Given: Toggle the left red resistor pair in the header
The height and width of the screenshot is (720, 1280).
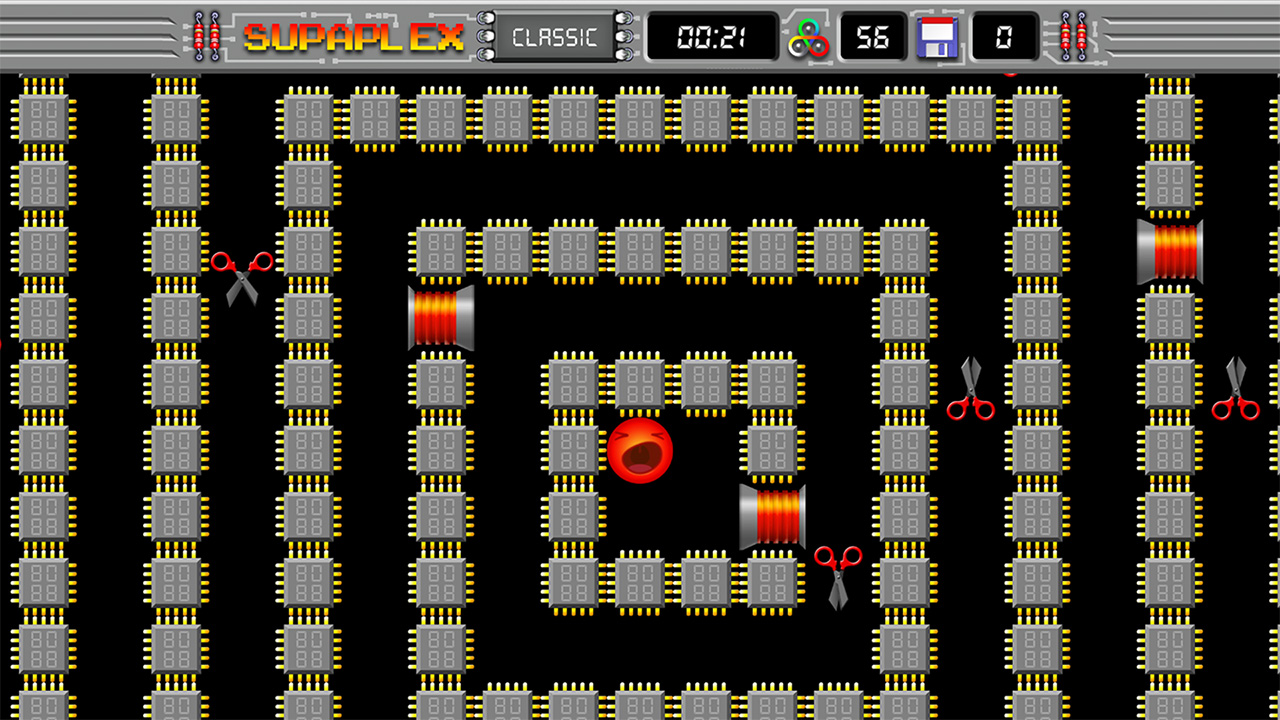Looking at the screenshot, I should click(x=208, y=35).
